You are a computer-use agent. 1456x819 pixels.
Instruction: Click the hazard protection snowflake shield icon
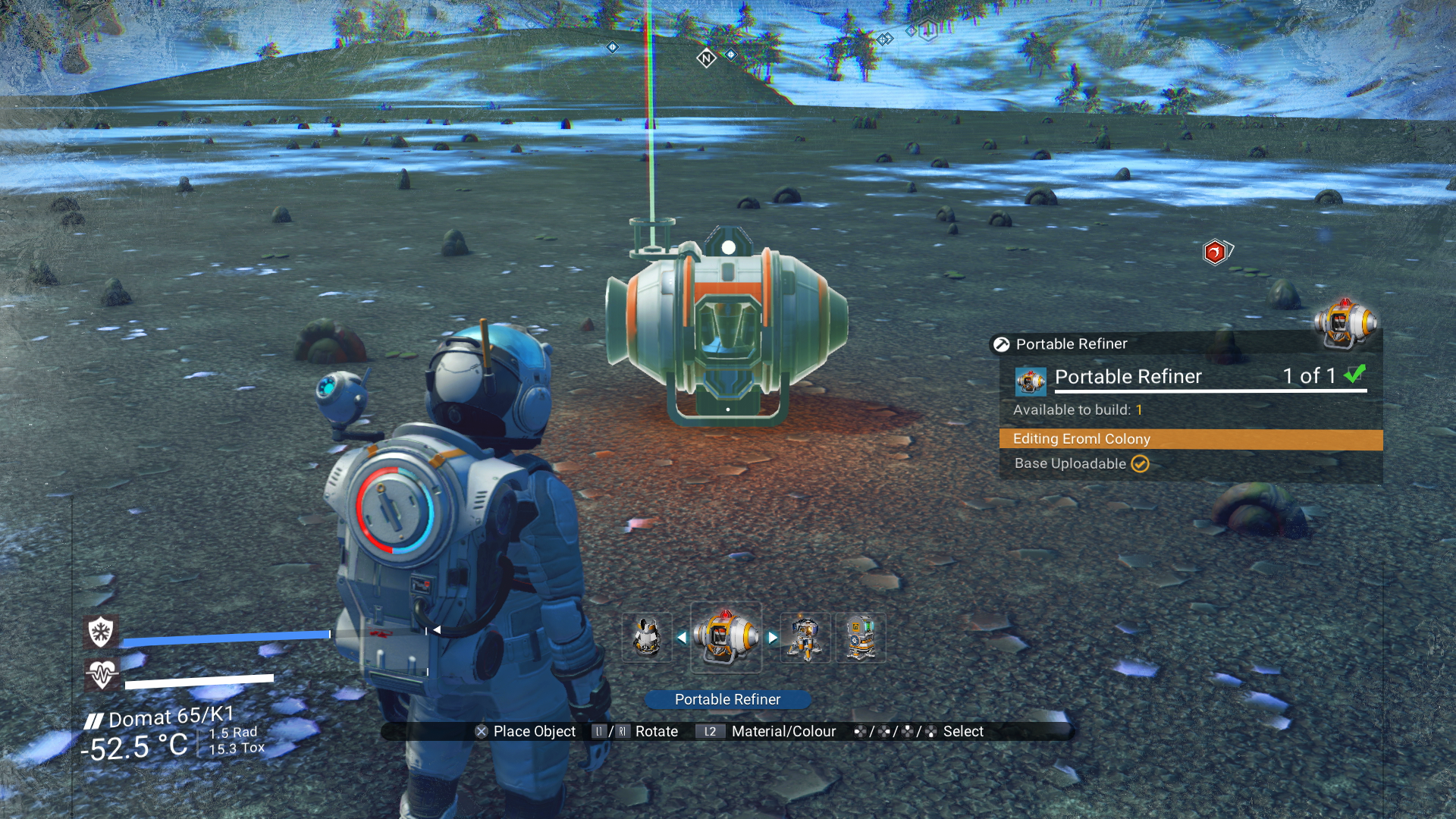tap(101, 631)
